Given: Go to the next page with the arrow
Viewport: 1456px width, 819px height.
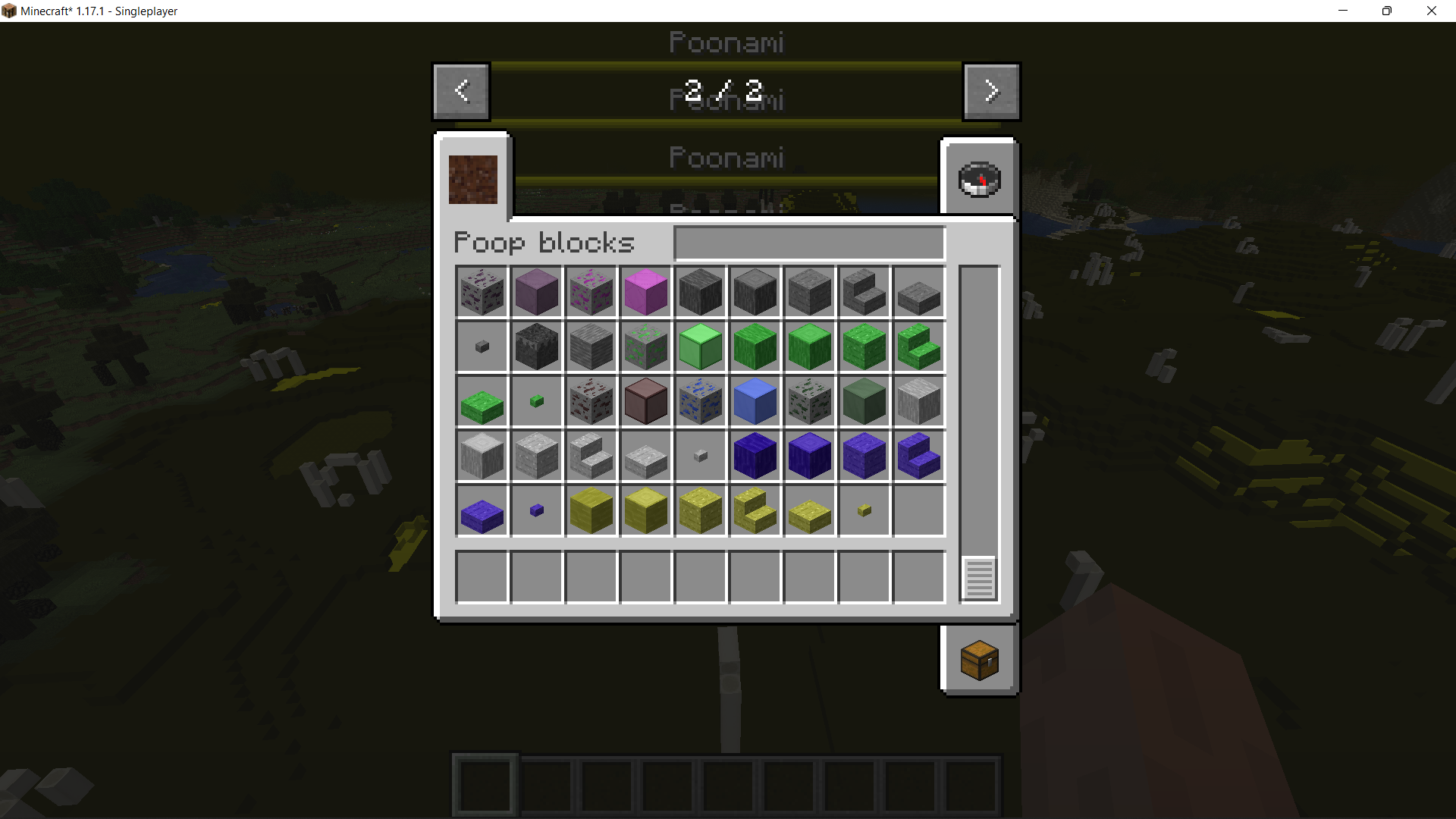Looking at the screenshot, I should click(x=991, y=91).
